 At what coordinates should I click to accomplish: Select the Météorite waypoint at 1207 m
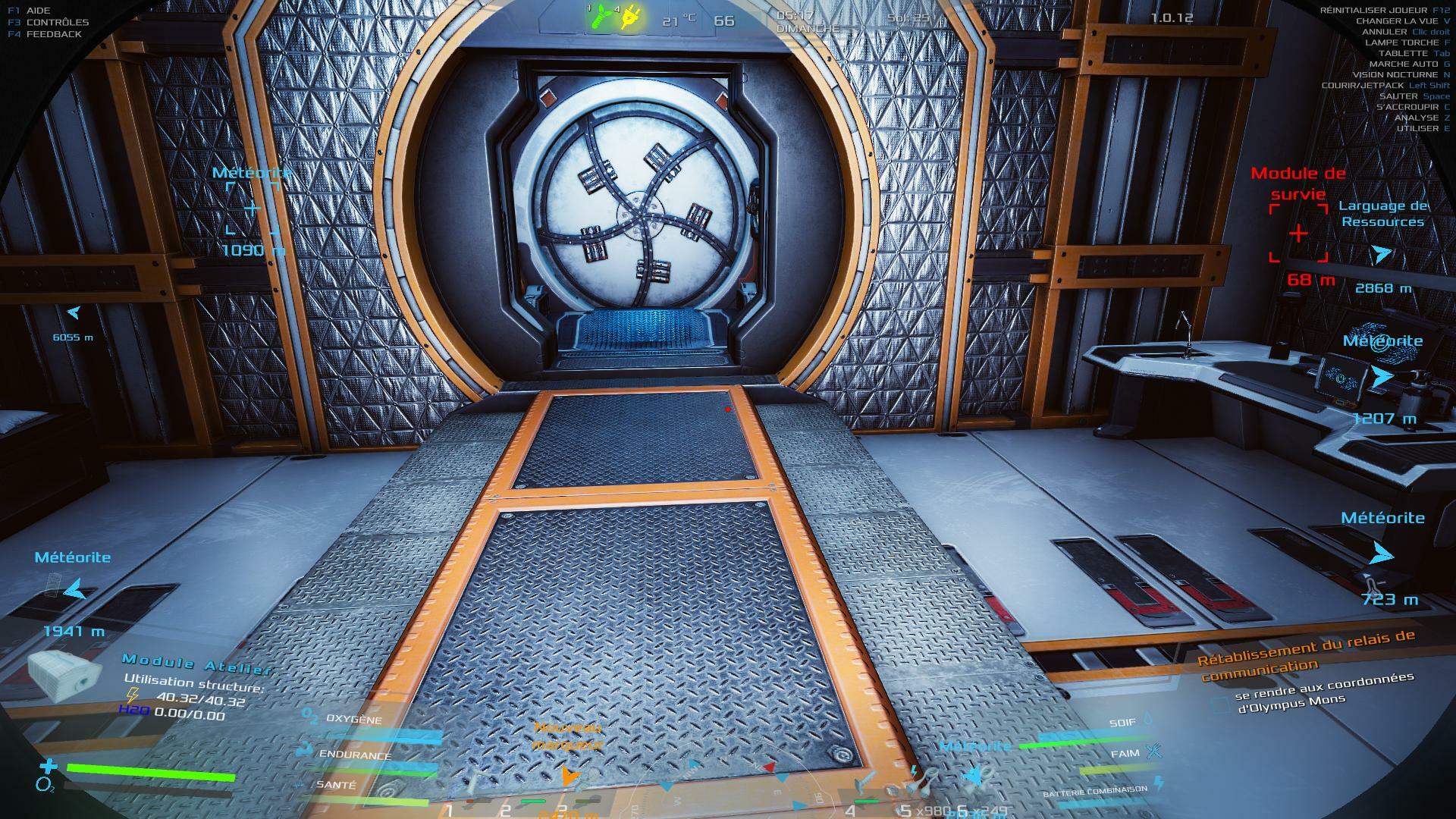point(1382,375)
